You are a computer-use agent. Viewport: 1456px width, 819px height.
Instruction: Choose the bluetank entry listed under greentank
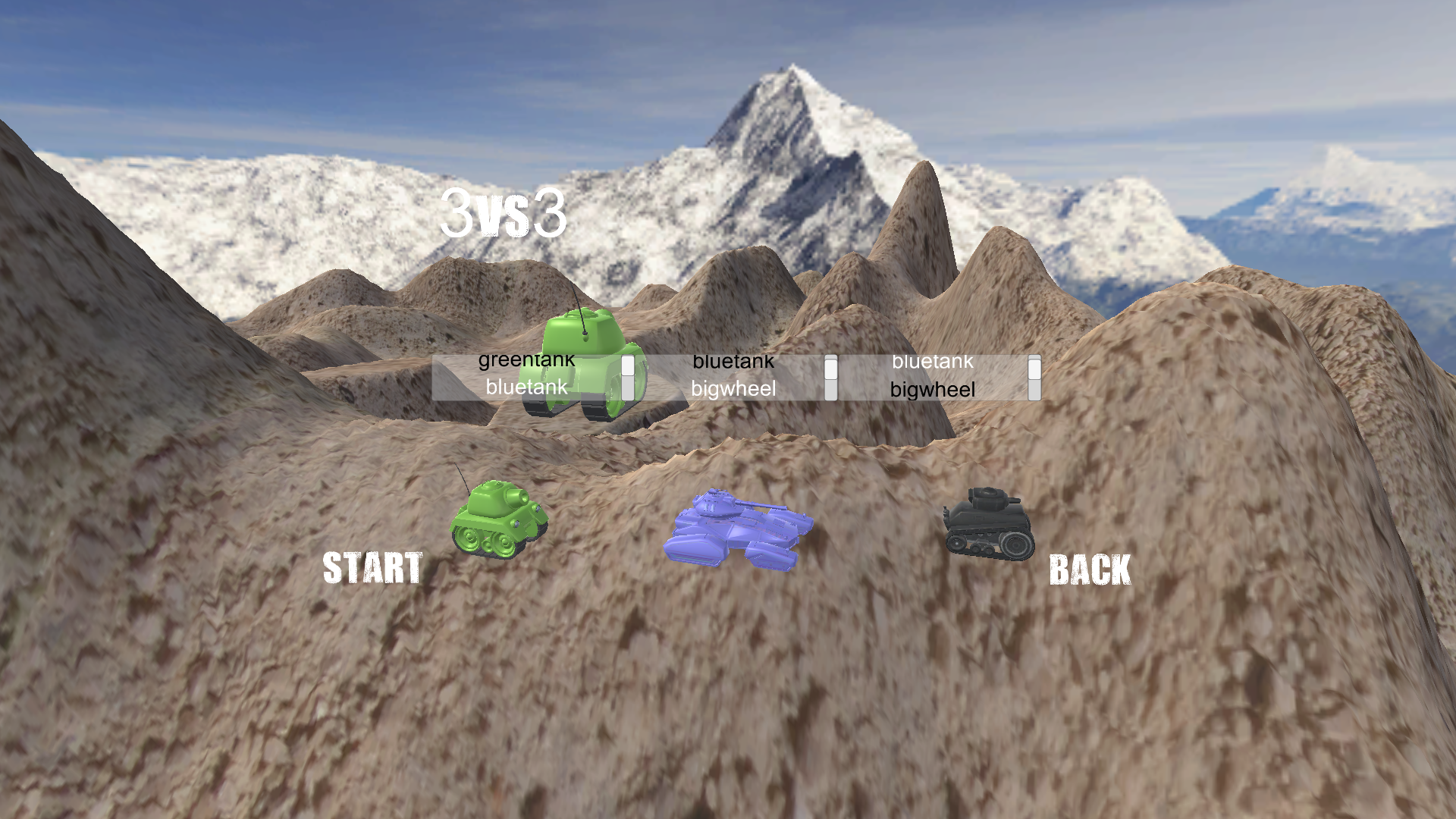point(526,388)
